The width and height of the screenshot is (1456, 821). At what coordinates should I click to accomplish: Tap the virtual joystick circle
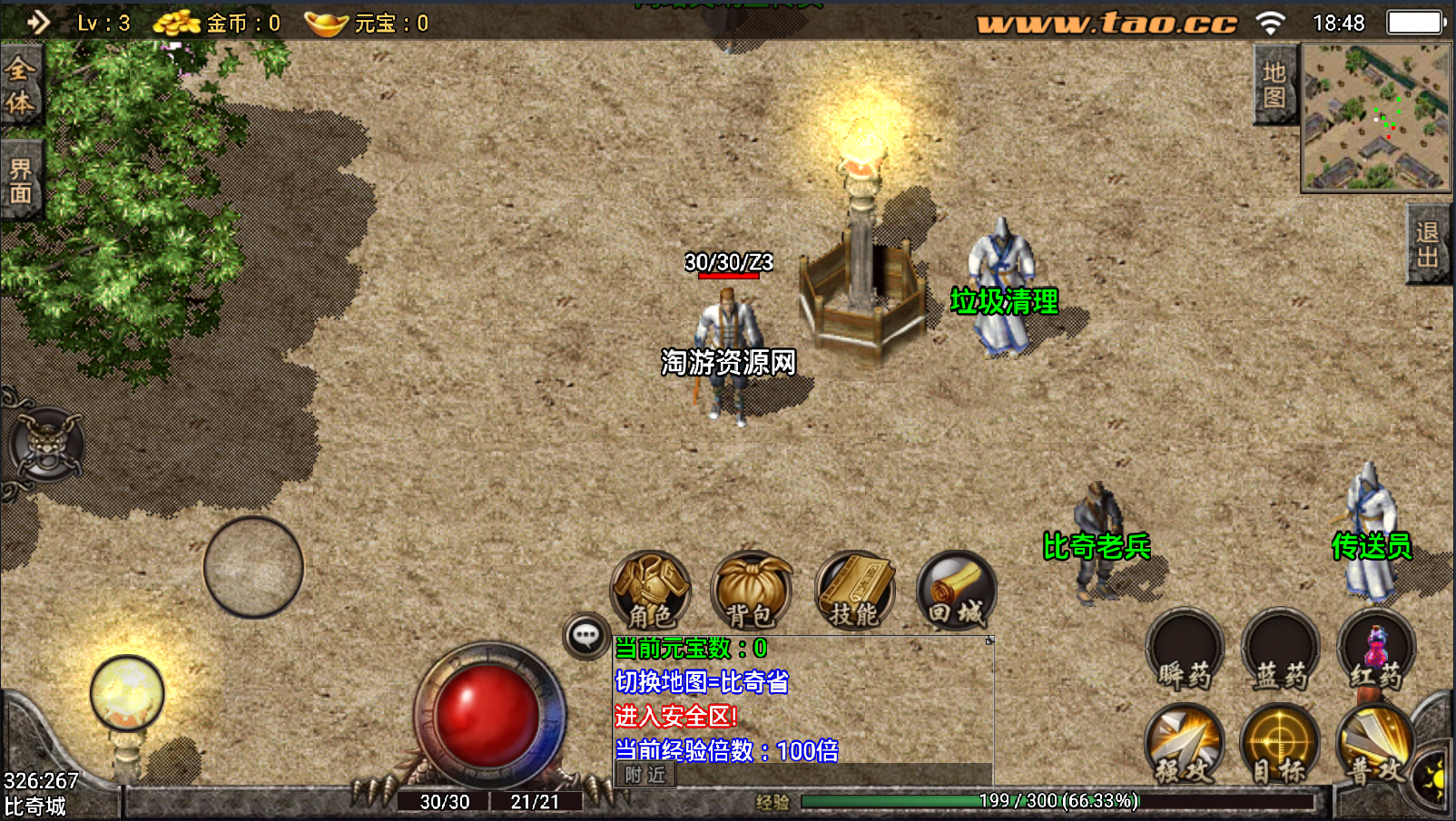tap(253, 567)
